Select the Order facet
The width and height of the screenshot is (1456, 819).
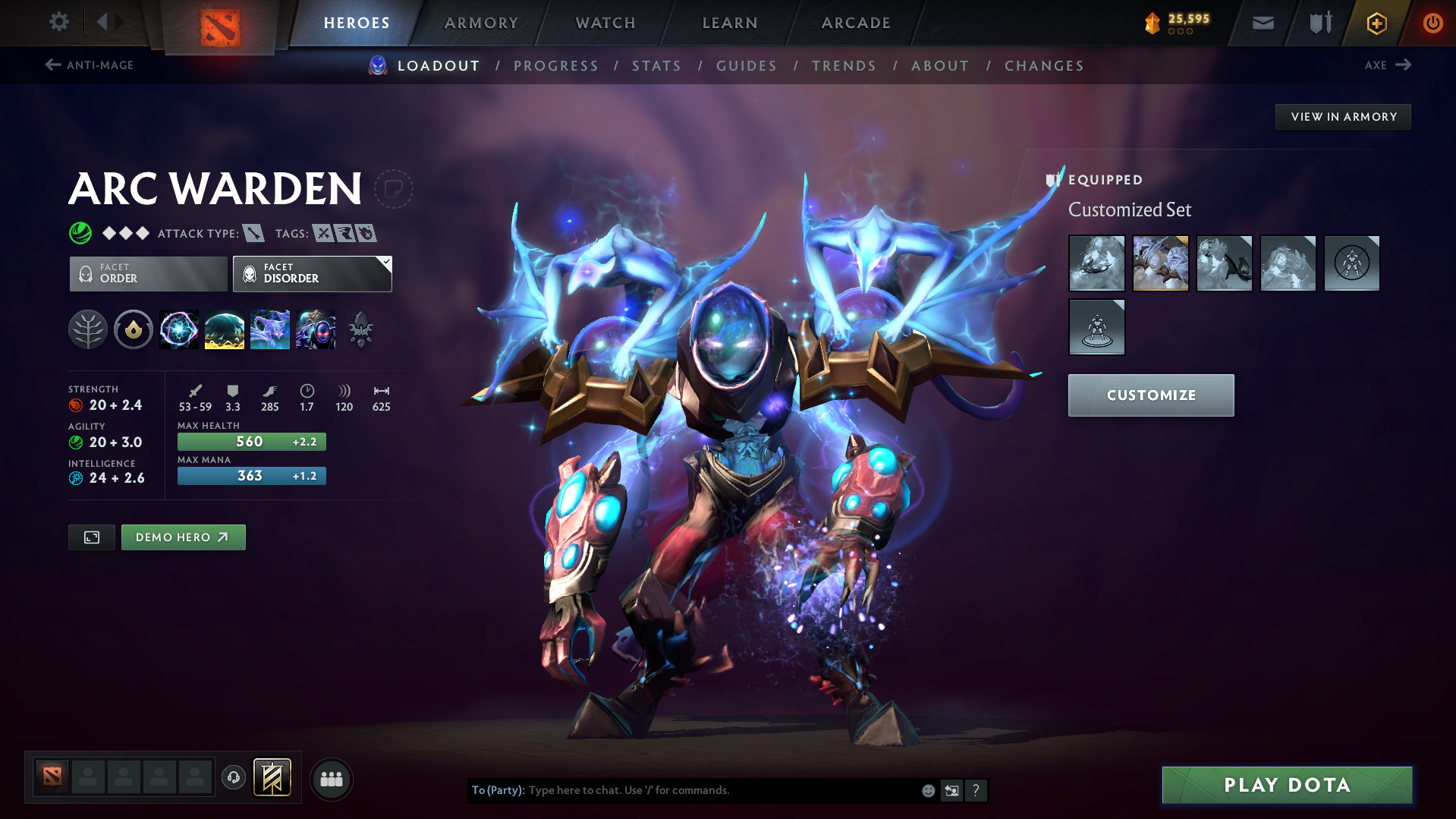147,273
